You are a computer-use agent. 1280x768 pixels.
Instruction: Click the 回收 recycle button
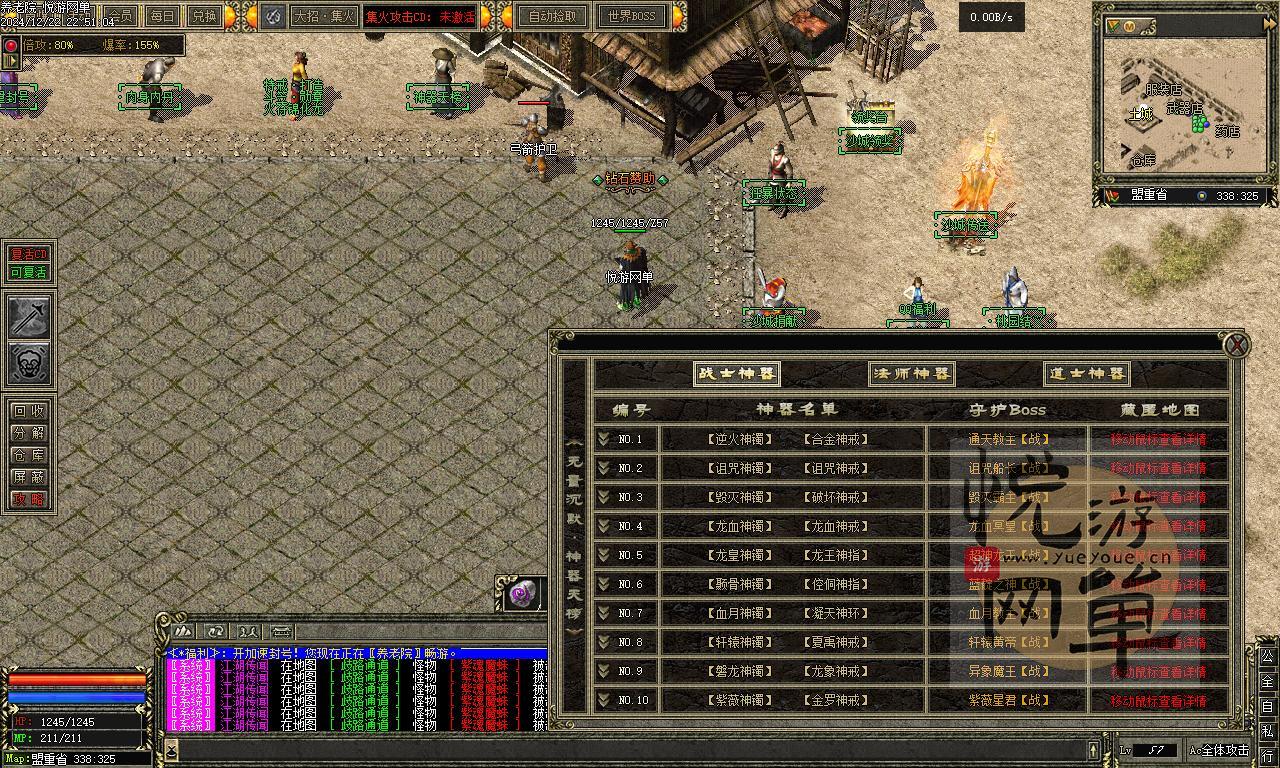[x=29, y=411]
